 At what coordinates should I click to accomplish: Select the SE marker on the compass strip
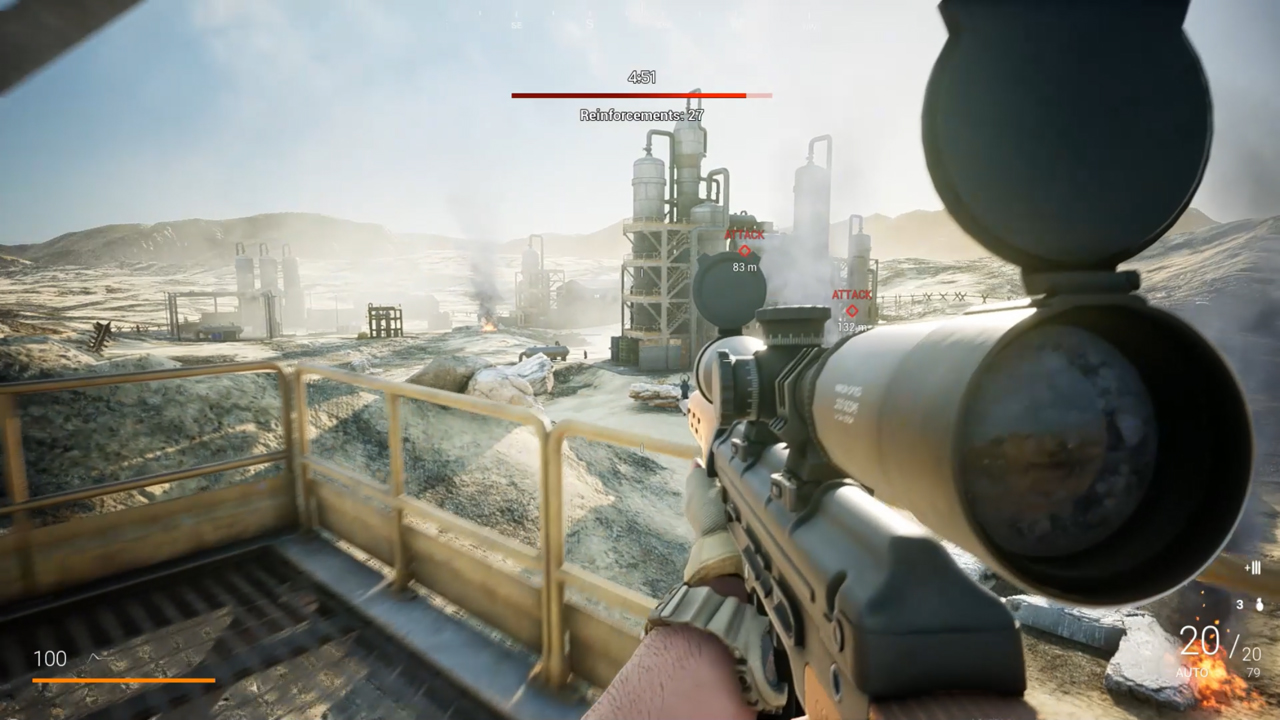(517, 24)
